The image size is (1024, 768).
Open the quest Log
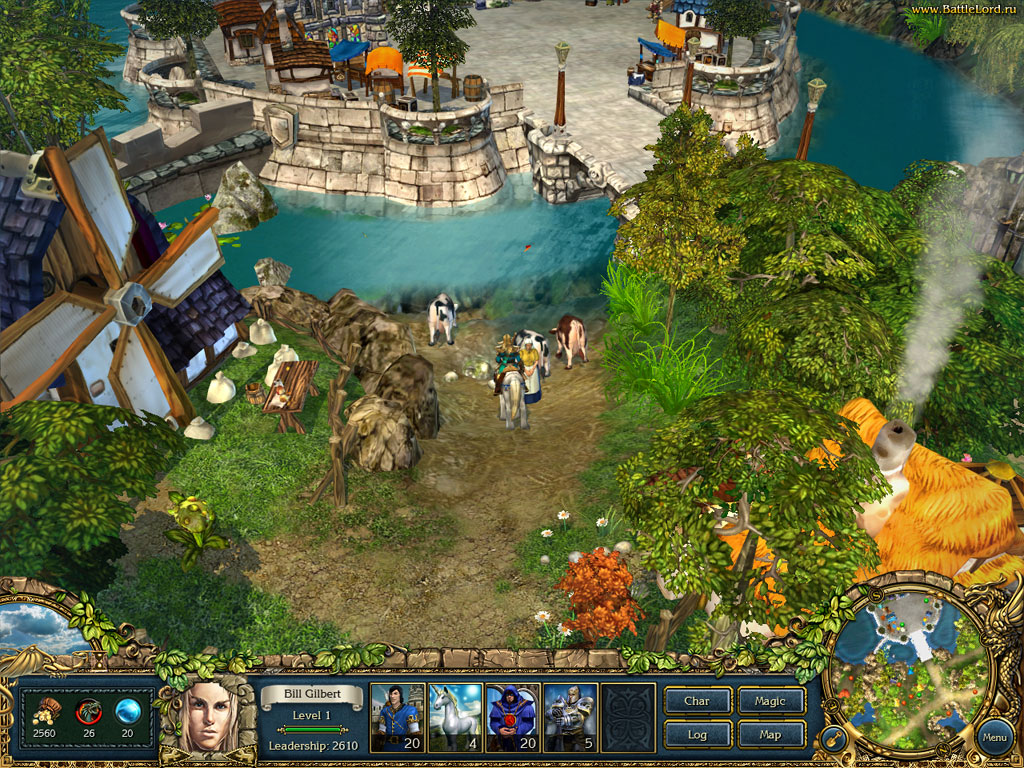(x=697, y=735)
